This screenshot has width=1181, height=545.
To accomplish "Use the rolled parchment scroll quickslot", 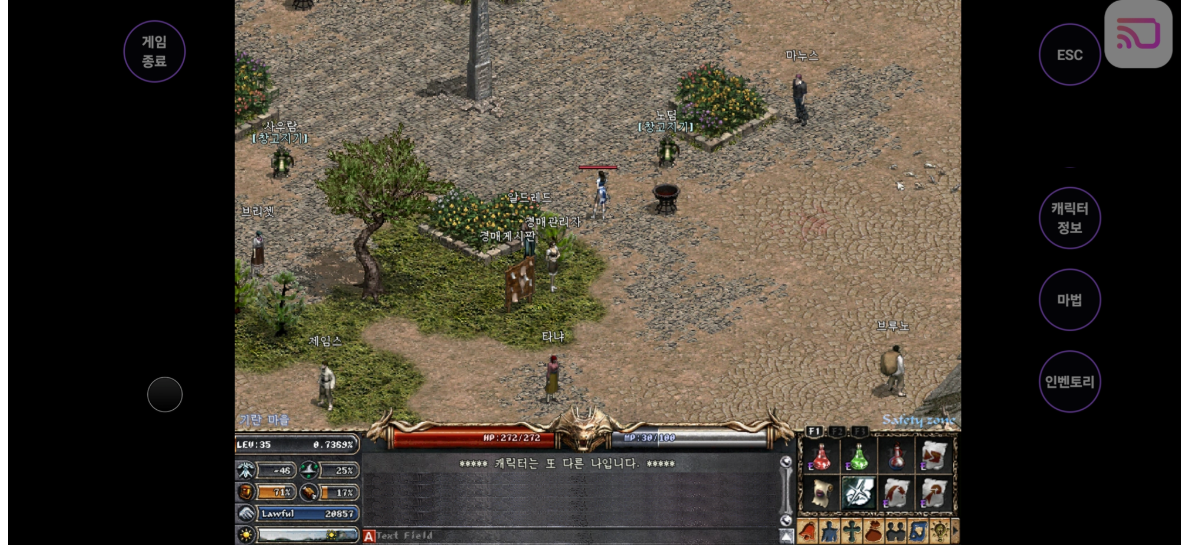I will (x=821, y=493).
